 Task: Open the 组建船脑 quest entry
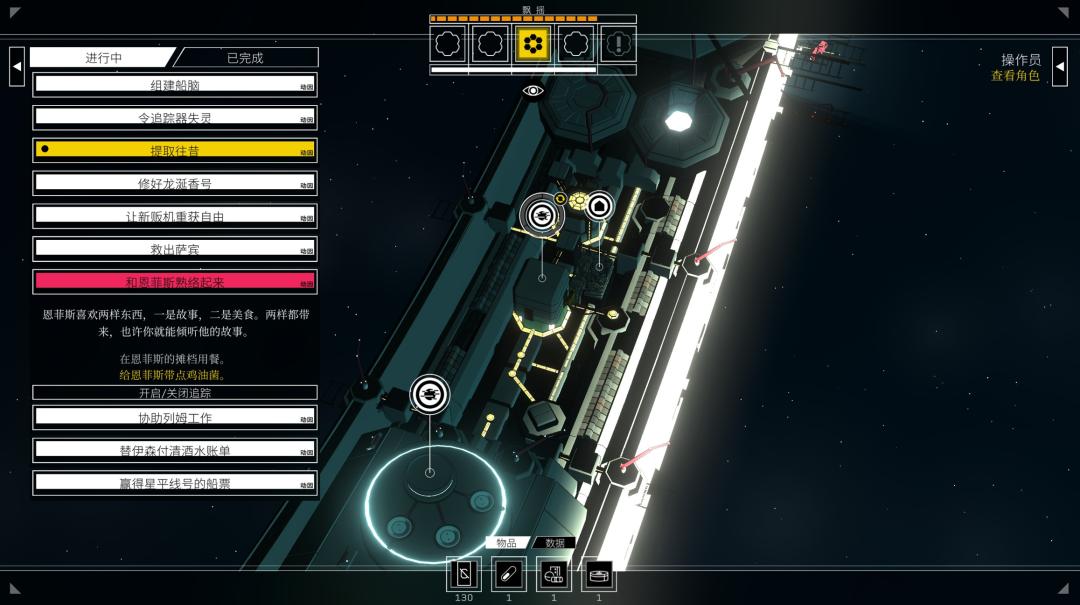pos(174,85)
